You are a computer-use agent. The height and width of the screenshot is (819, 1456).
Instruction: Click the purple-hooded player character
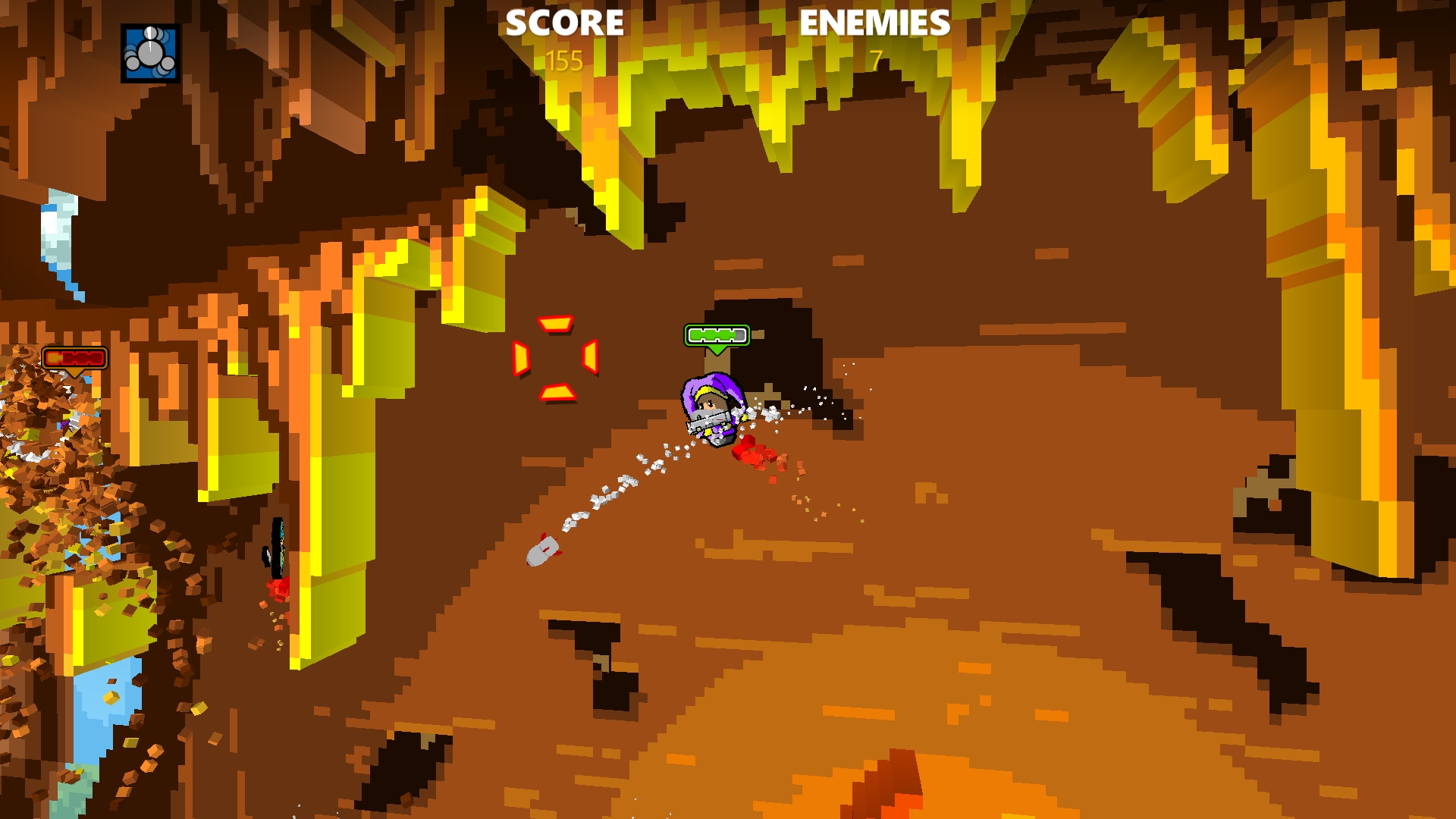(711, 409)
